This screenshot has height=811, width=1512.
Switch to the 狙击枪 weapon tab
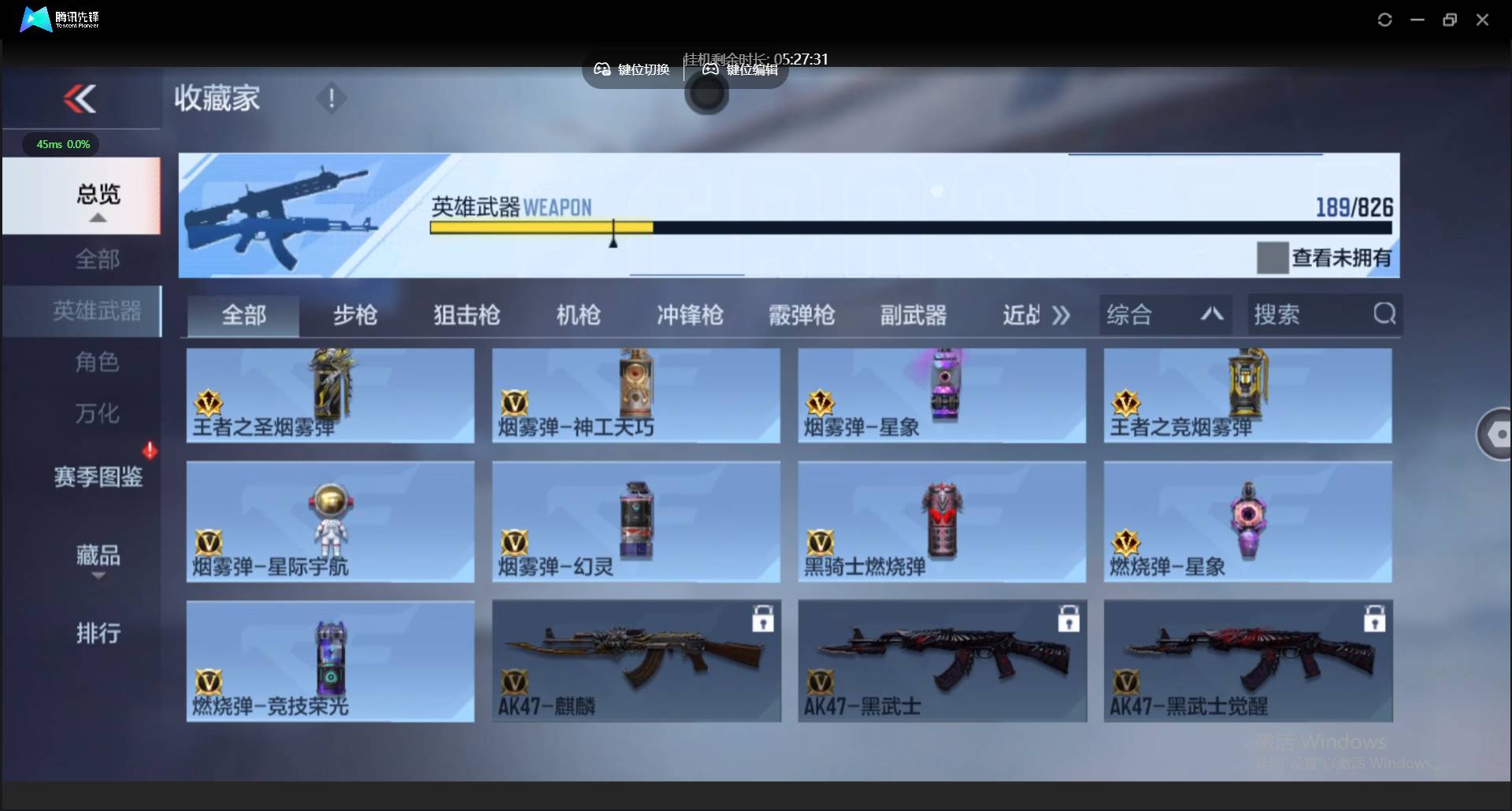click(x=465, y=314)
